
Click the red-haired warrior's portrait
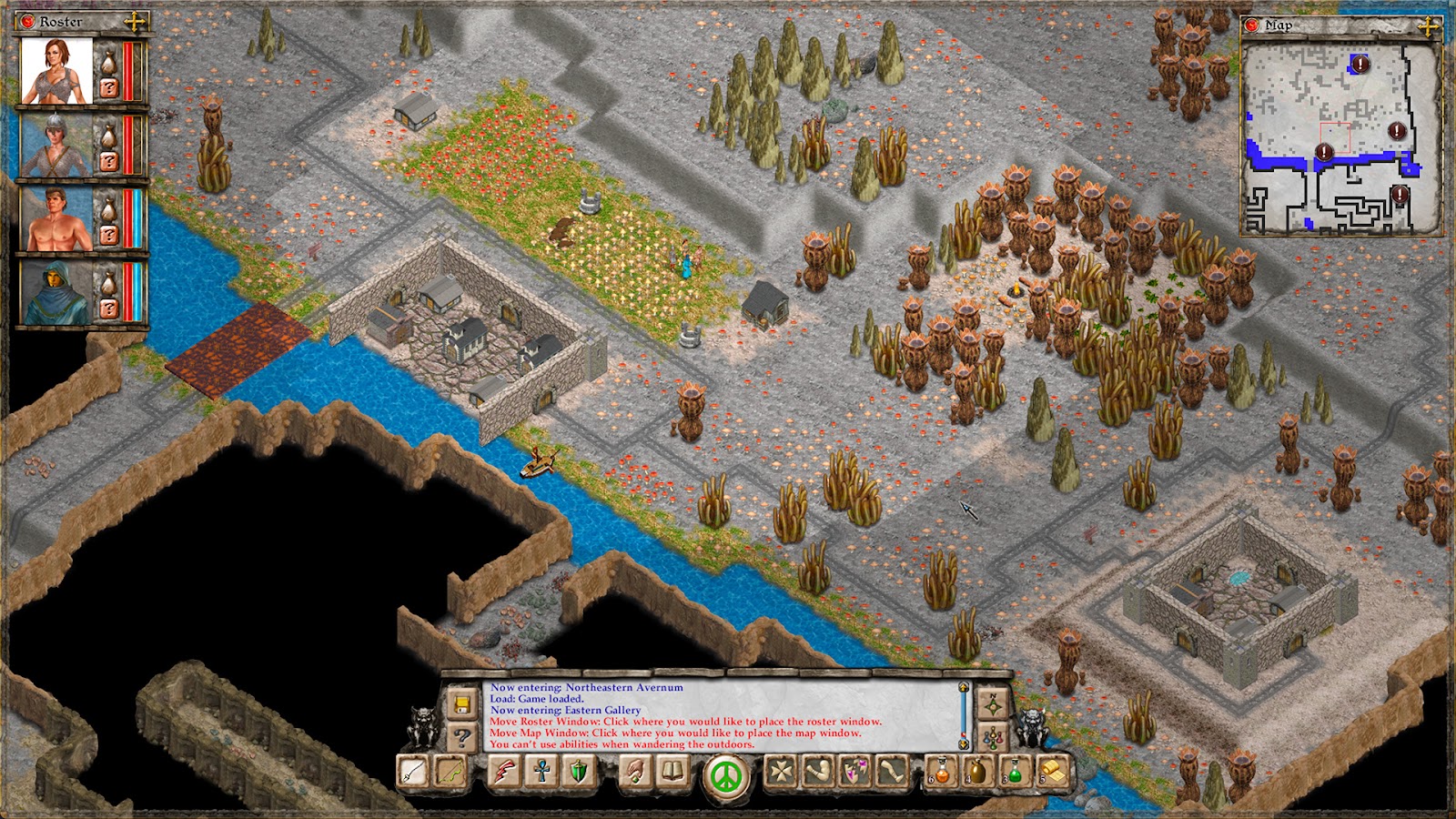click(x=57, y=69)
